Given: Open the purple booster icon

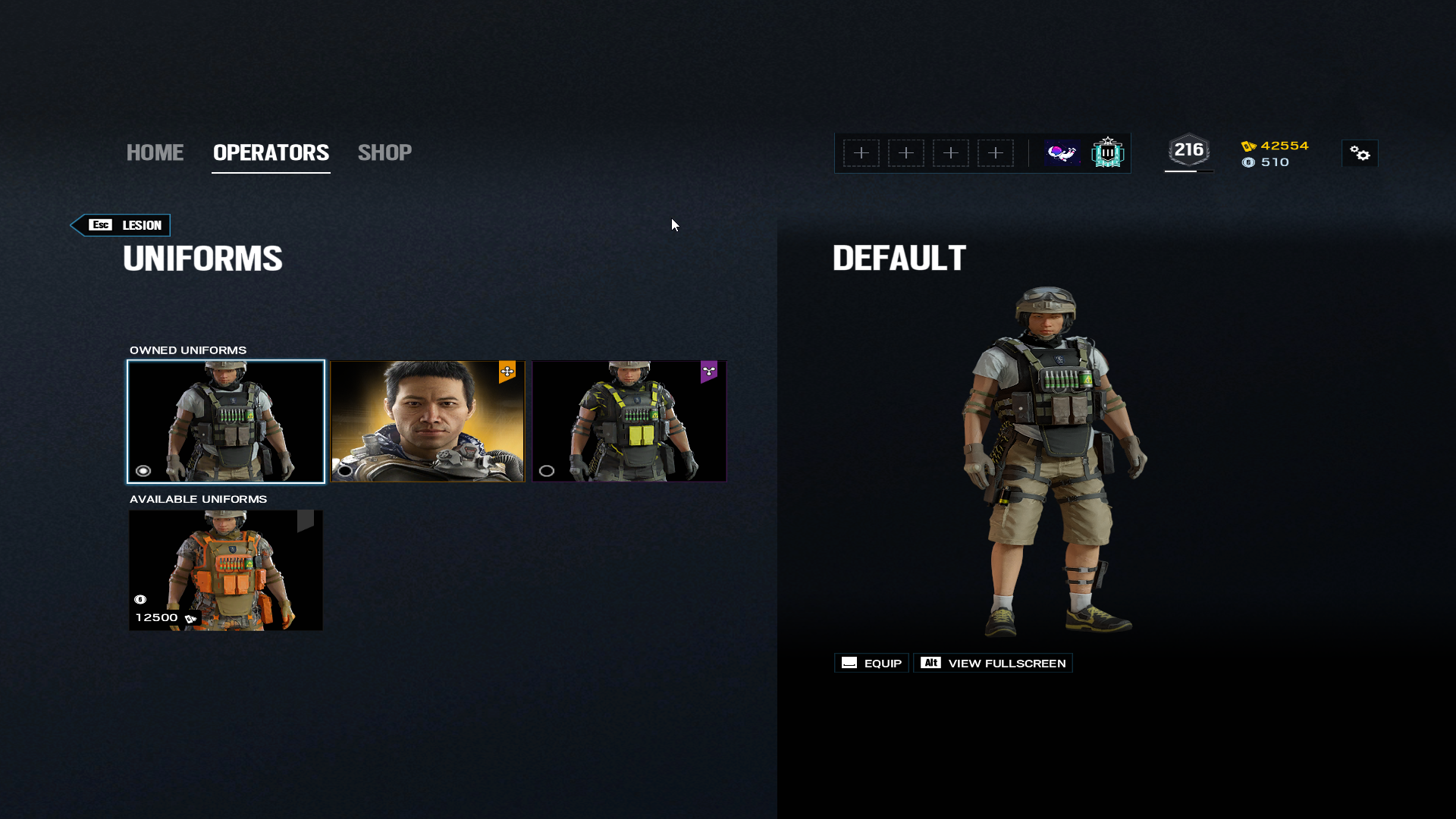Looking at the screenshot, I should [x=1062, y=153].
